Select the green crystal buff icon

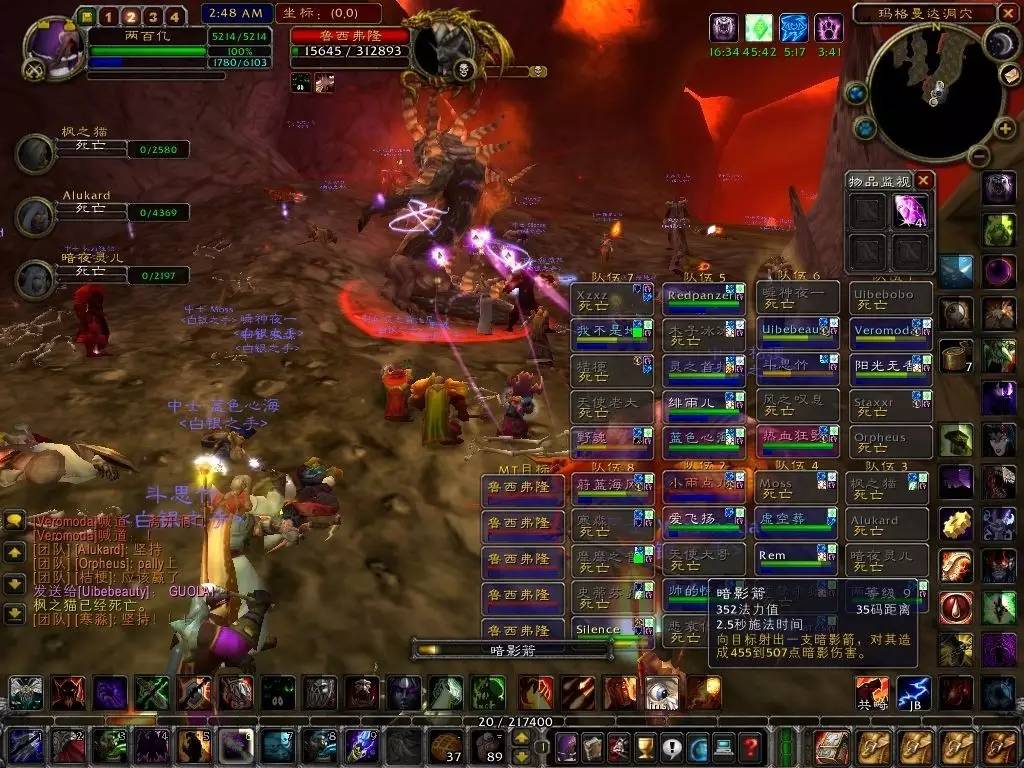point(759,27)
